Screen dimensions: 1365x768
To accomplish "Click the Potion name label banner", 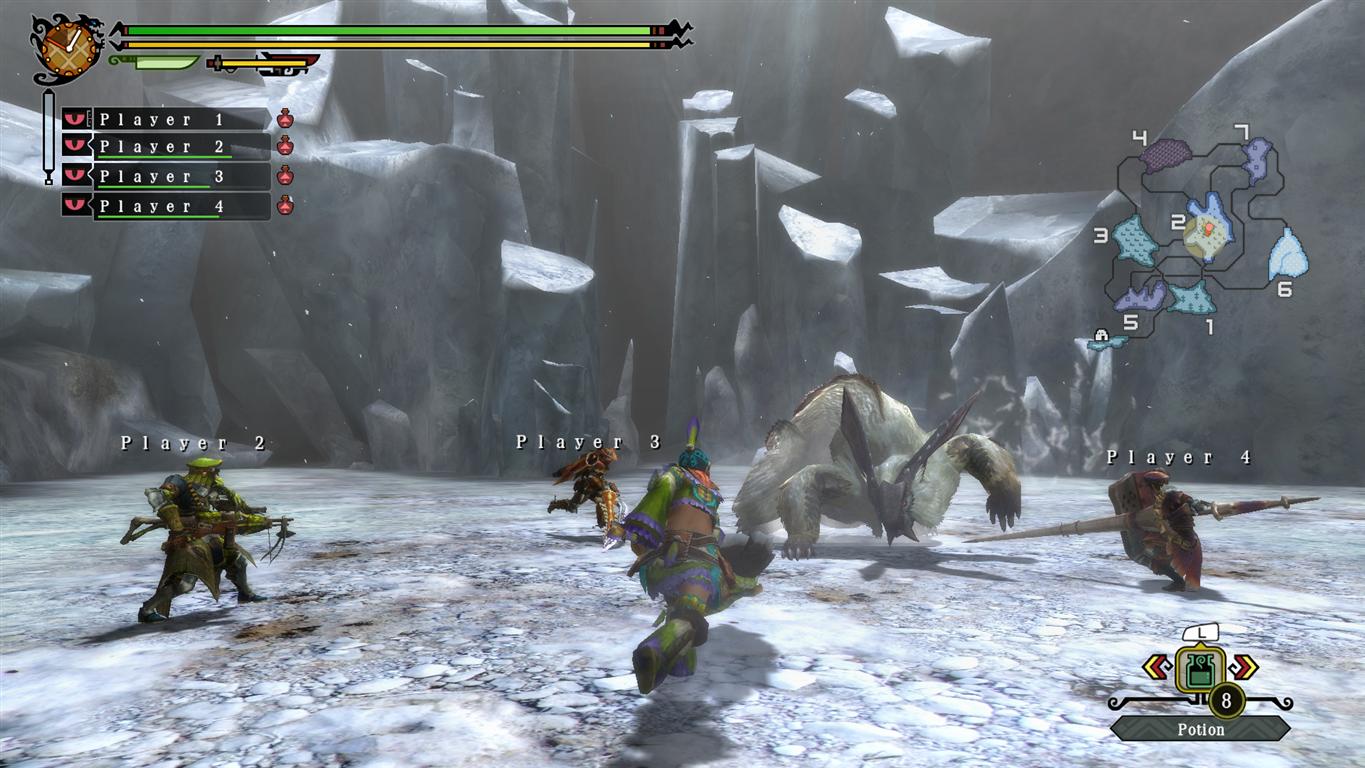I will (1199, 731).
